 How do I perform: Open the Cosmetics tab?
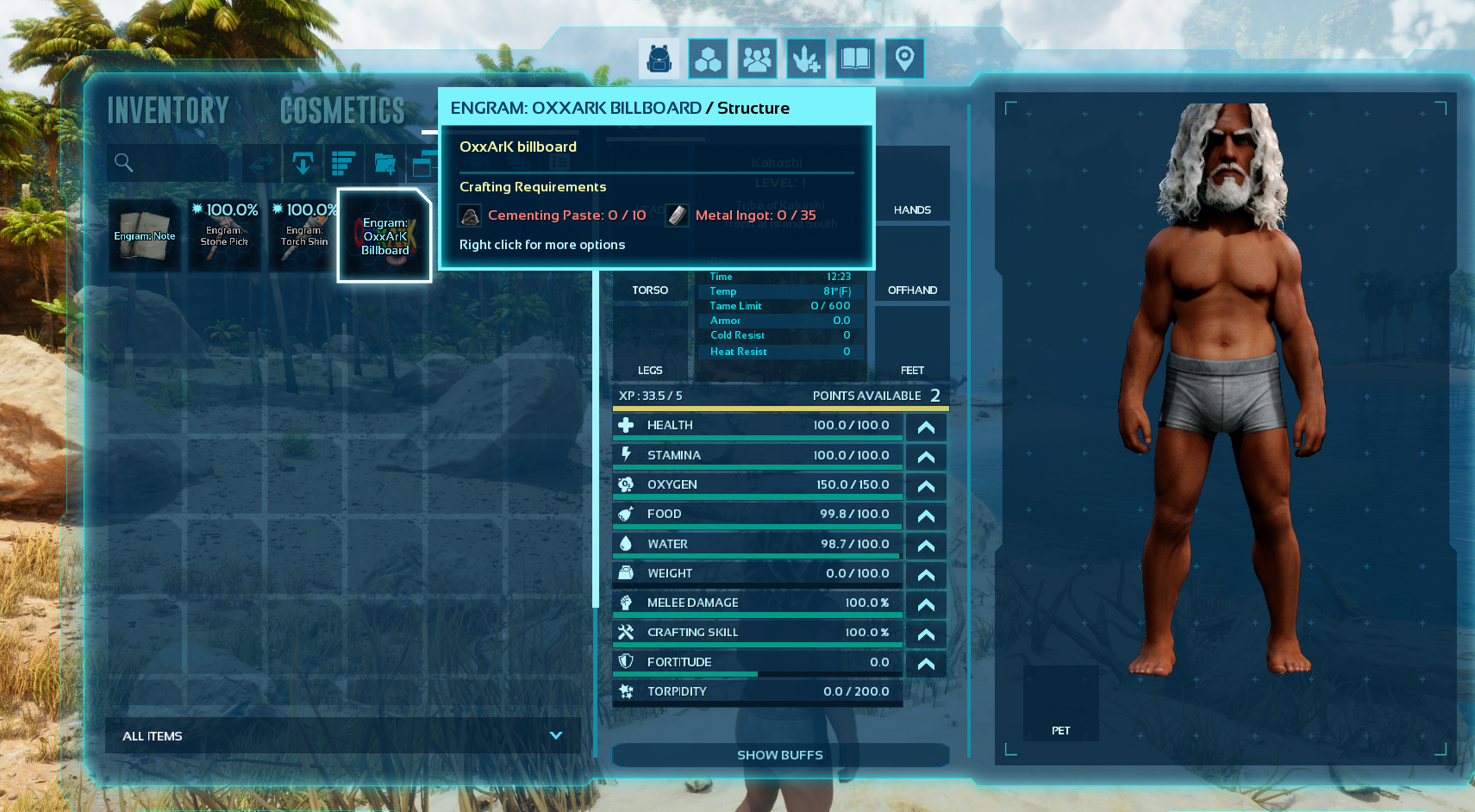pos(342,110)
